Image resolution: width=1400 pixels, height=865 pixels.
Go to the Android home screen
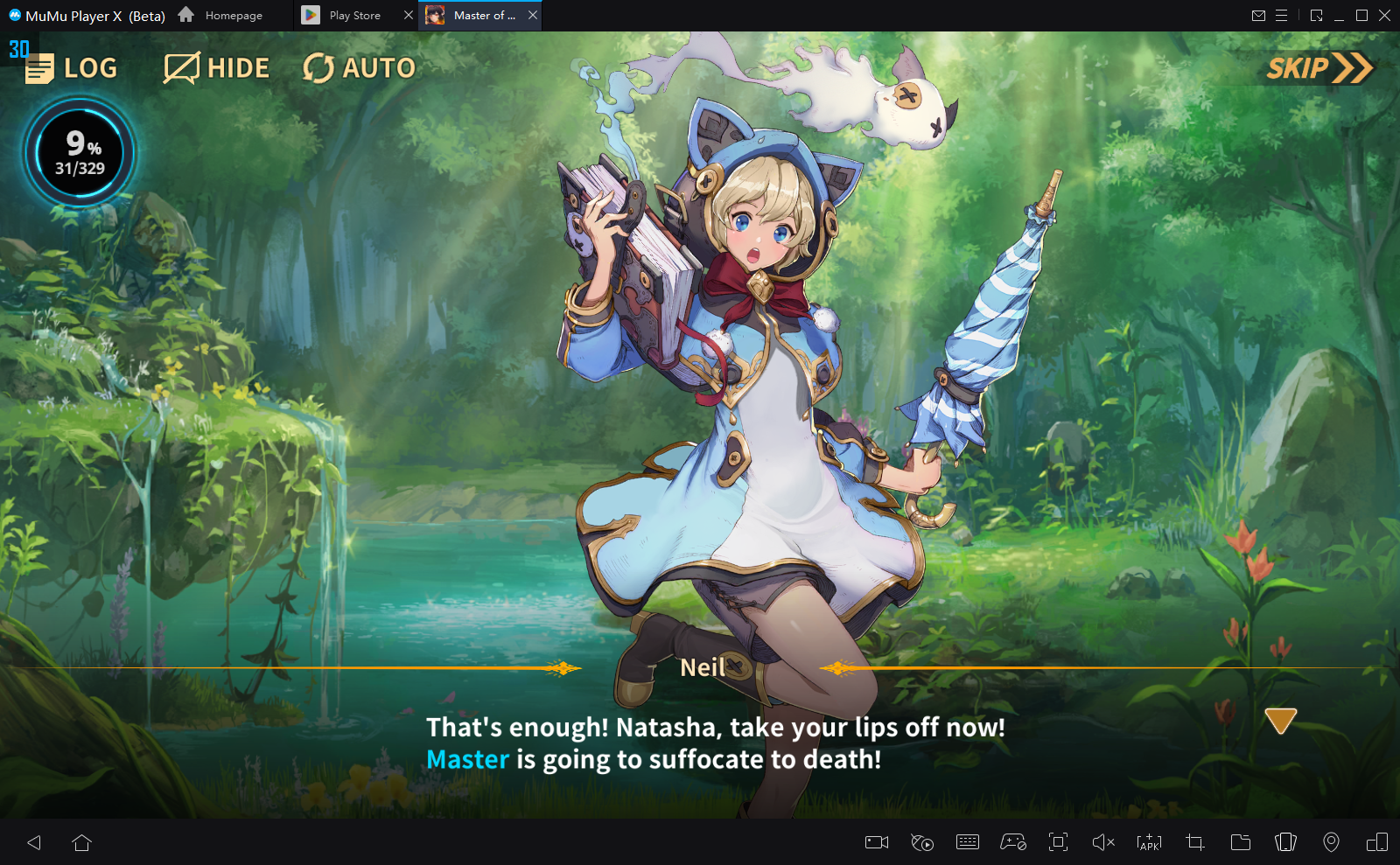[x=82, y=842]
